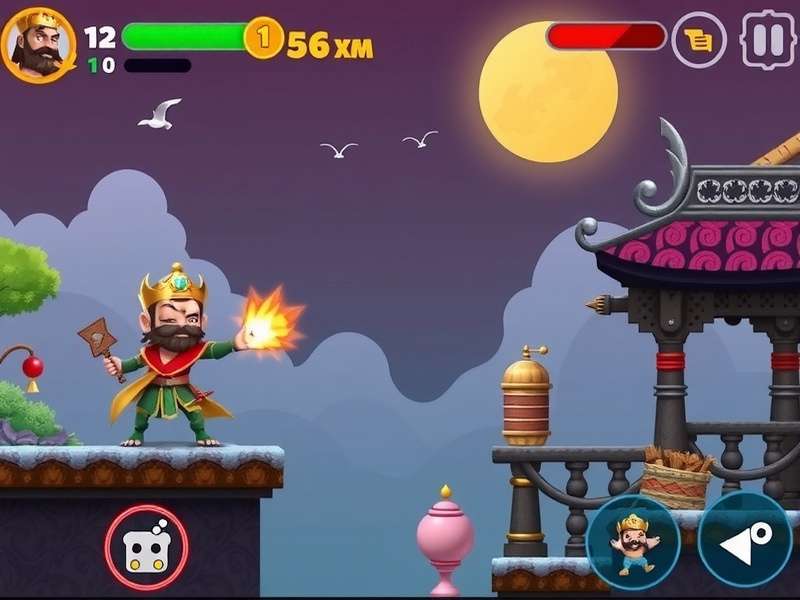
Task: Tap the king portrait avatar
Action: pos(37,44)
